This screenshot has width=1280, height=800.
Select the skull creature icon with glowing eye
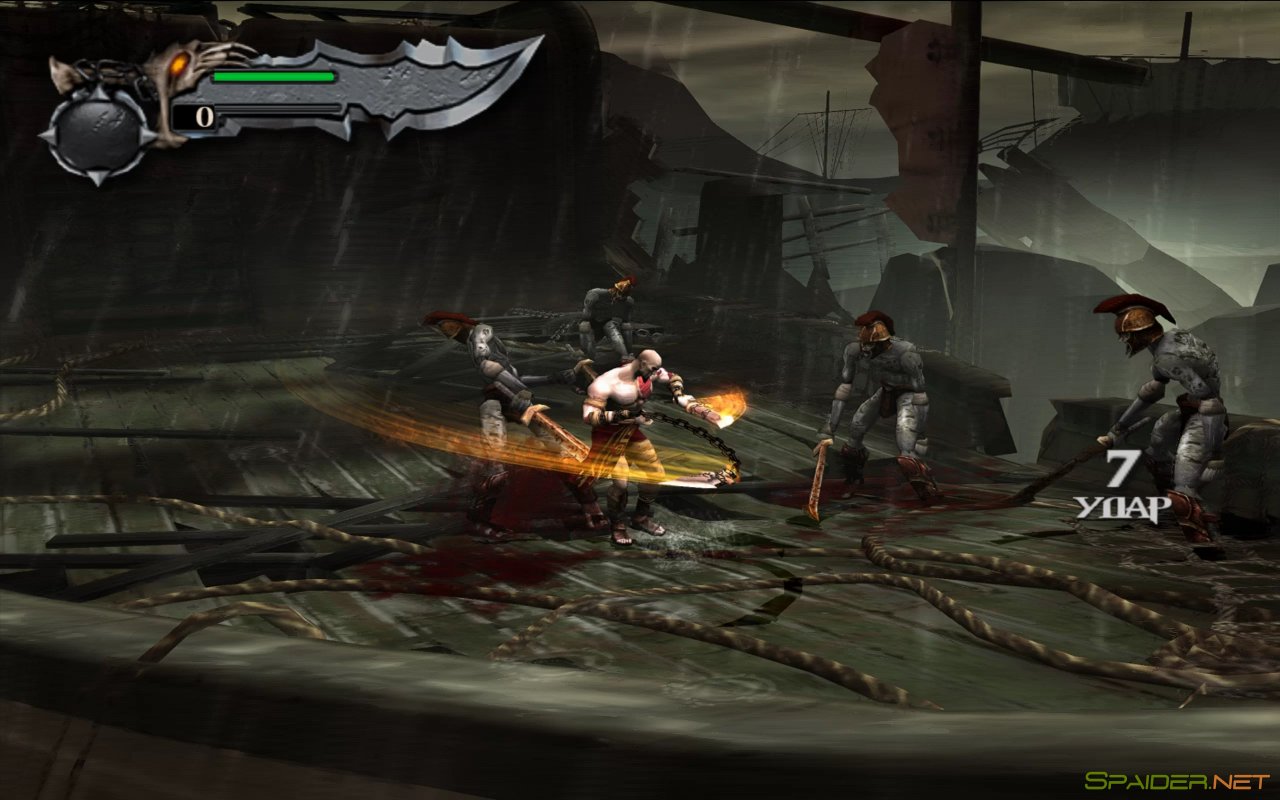180,62
